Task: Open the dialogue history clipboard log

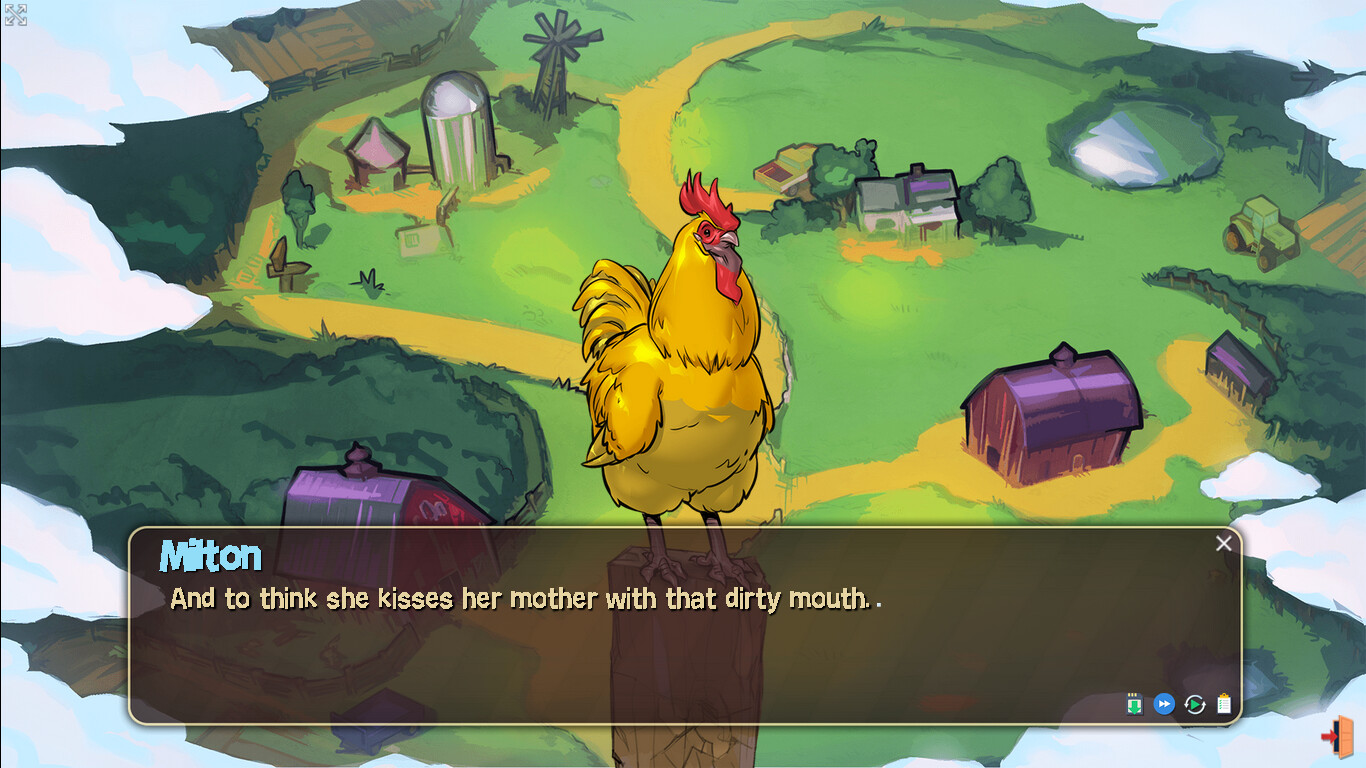Action: (1225, 703)
